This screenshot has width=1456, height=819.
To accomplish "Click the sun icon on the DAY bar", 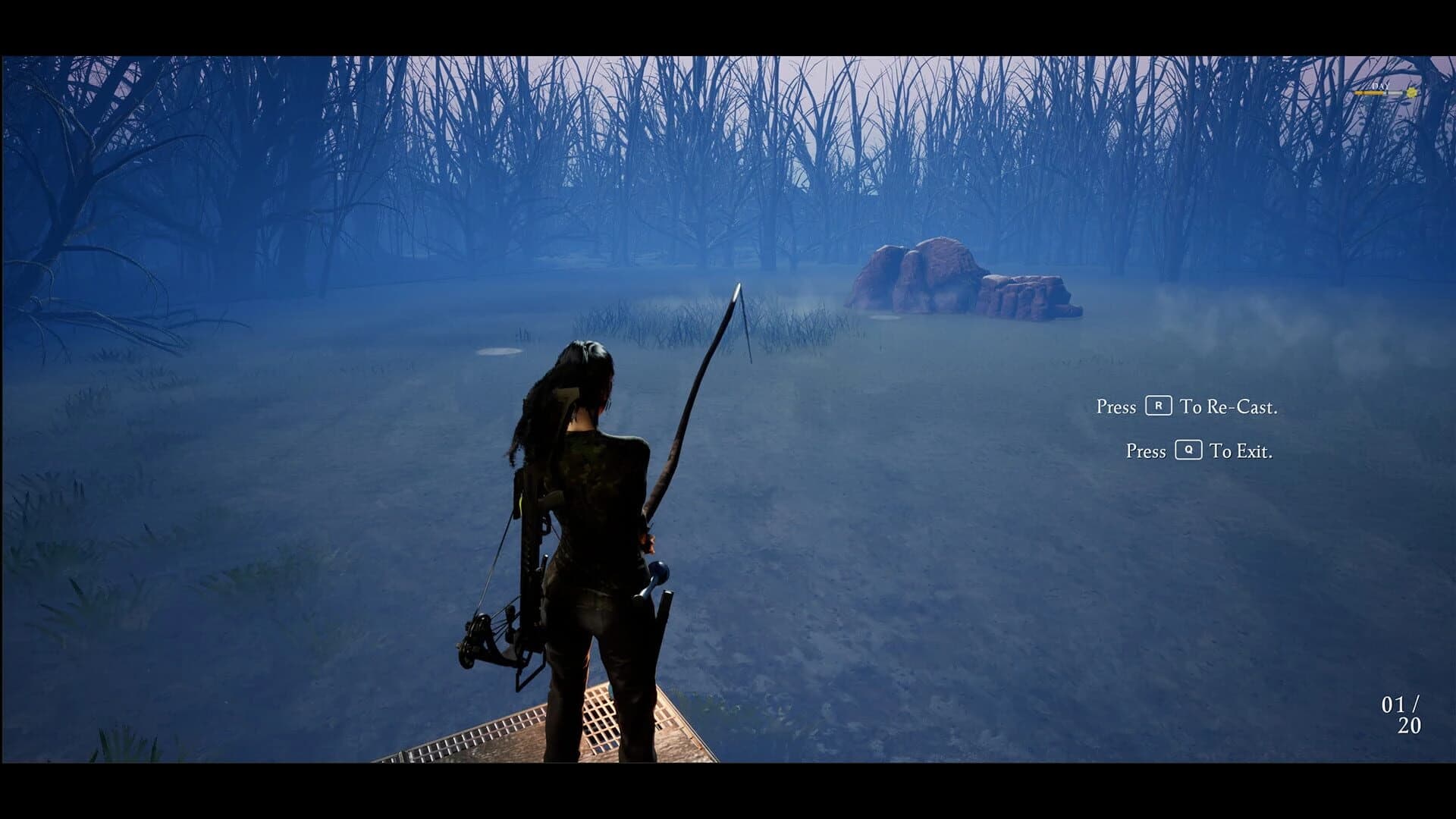I will [1411, 93].
